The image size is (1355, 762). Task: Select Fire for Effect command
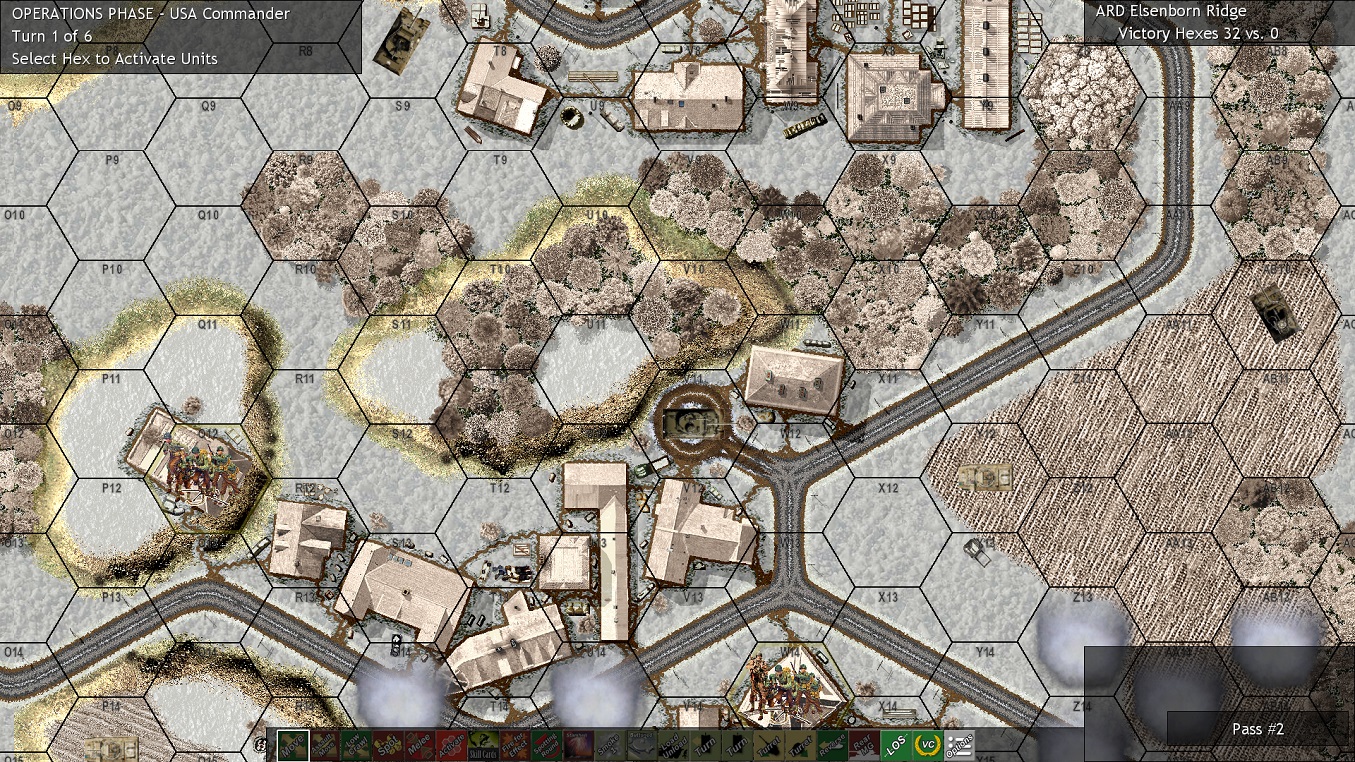[x=515, y=745]
